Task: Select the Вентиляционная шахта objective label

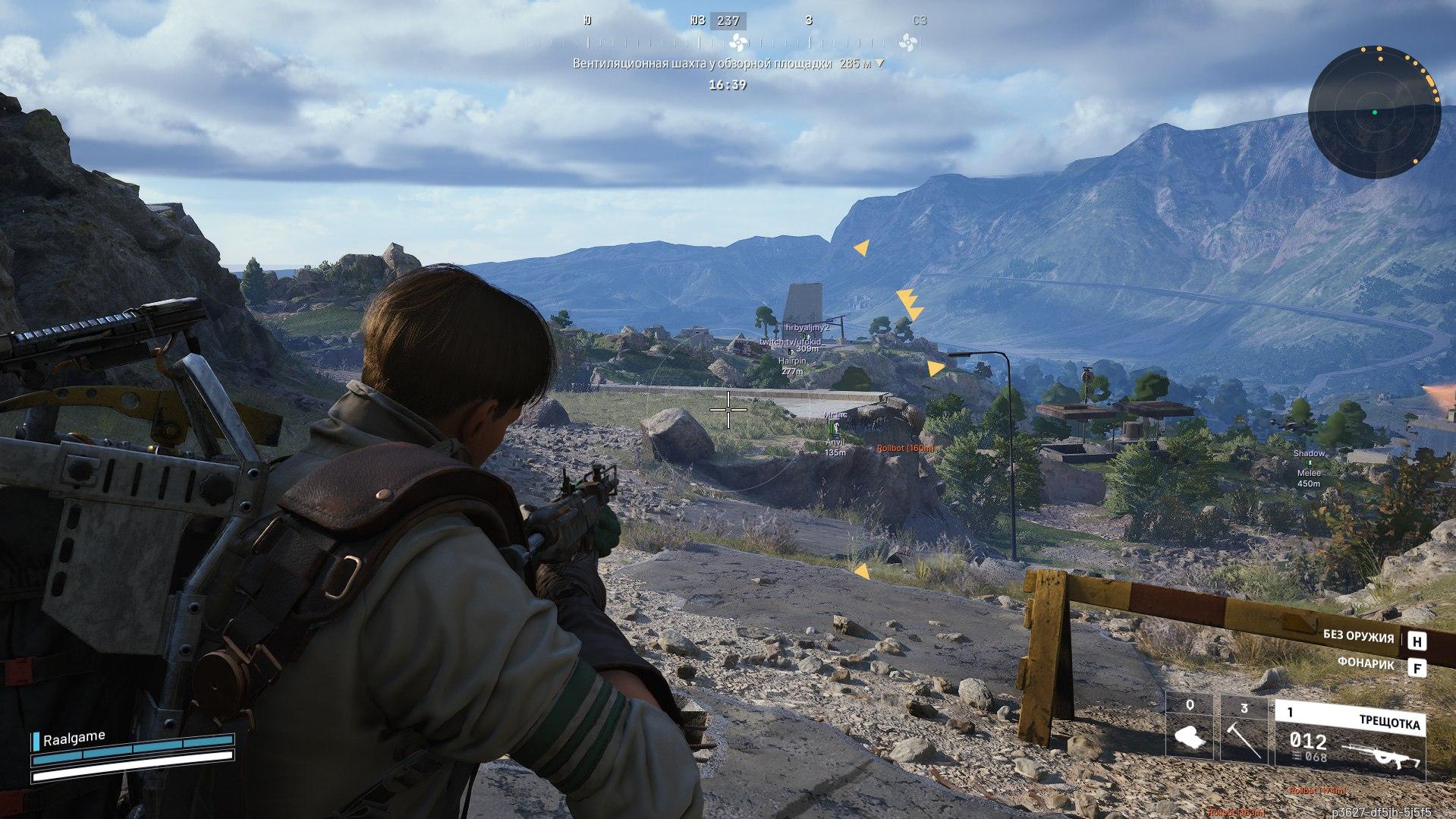Action: point(702,64)
